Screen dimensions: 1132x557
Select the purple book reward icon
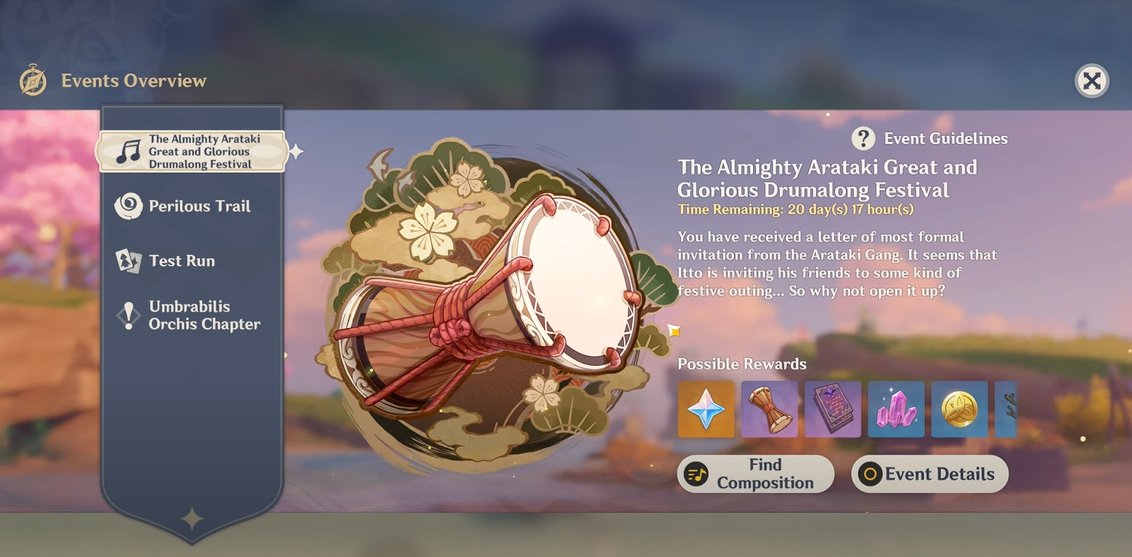(x=832, y=409)
